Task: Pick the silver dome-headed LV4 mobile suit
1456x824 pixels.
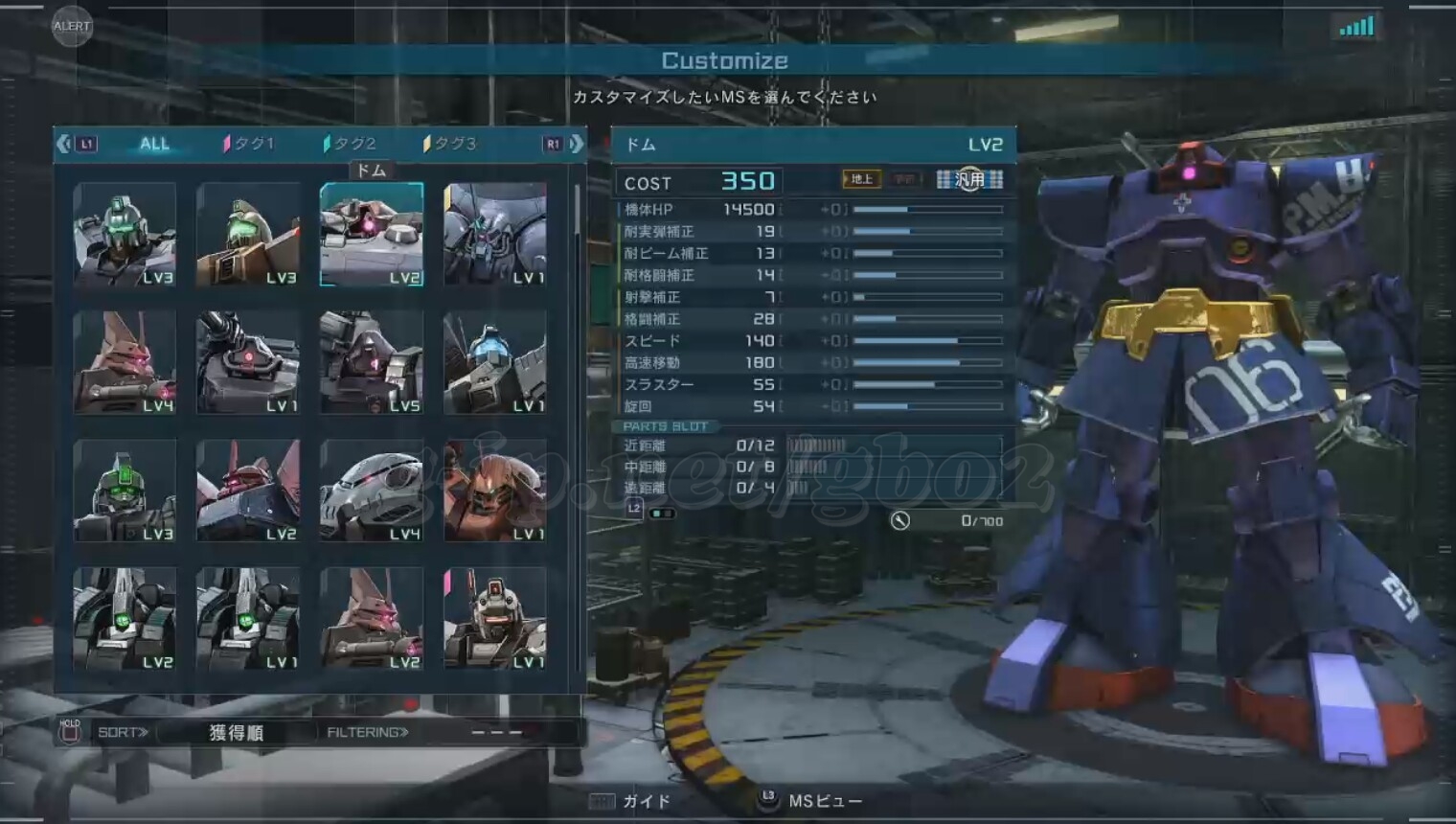Action: click(x=372, y=491)
